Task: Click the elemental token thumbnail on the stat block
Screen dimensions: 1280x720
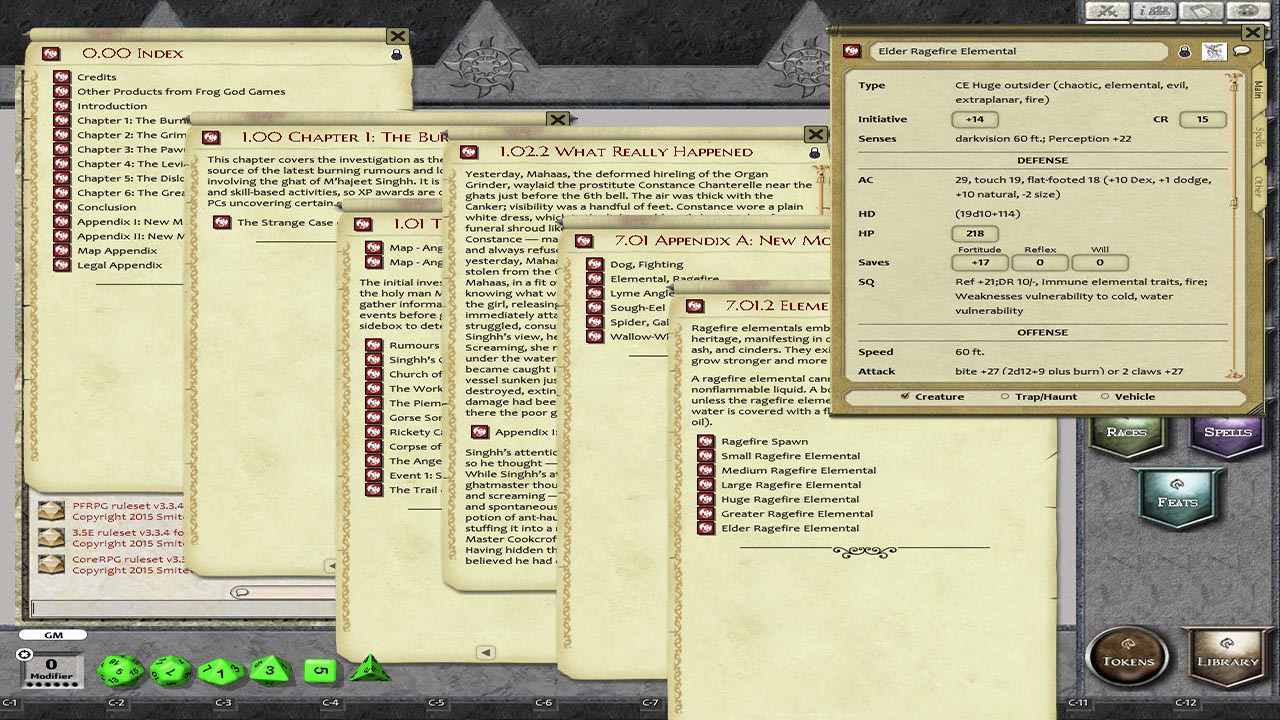Action: [x=1214, y=51]
